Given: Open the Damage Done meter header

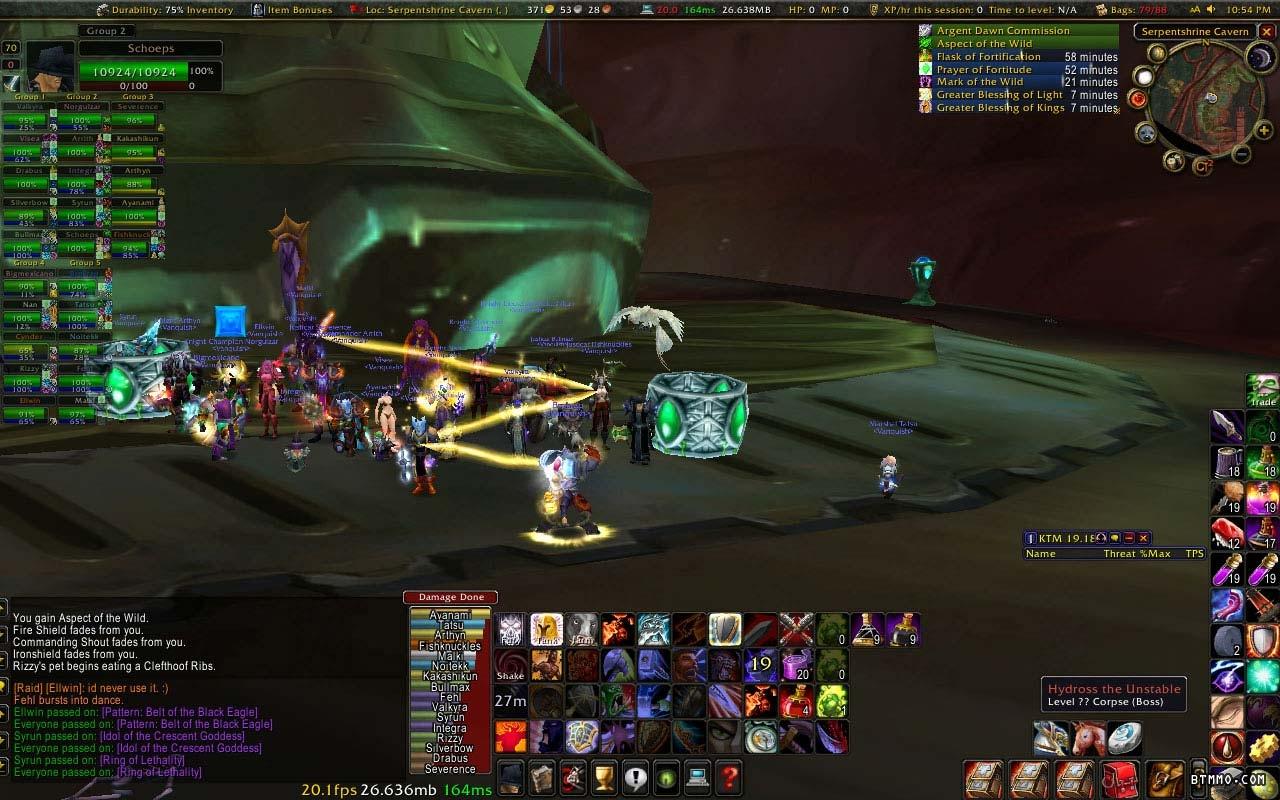Looking at the screenshot, I should click(450, 597).
